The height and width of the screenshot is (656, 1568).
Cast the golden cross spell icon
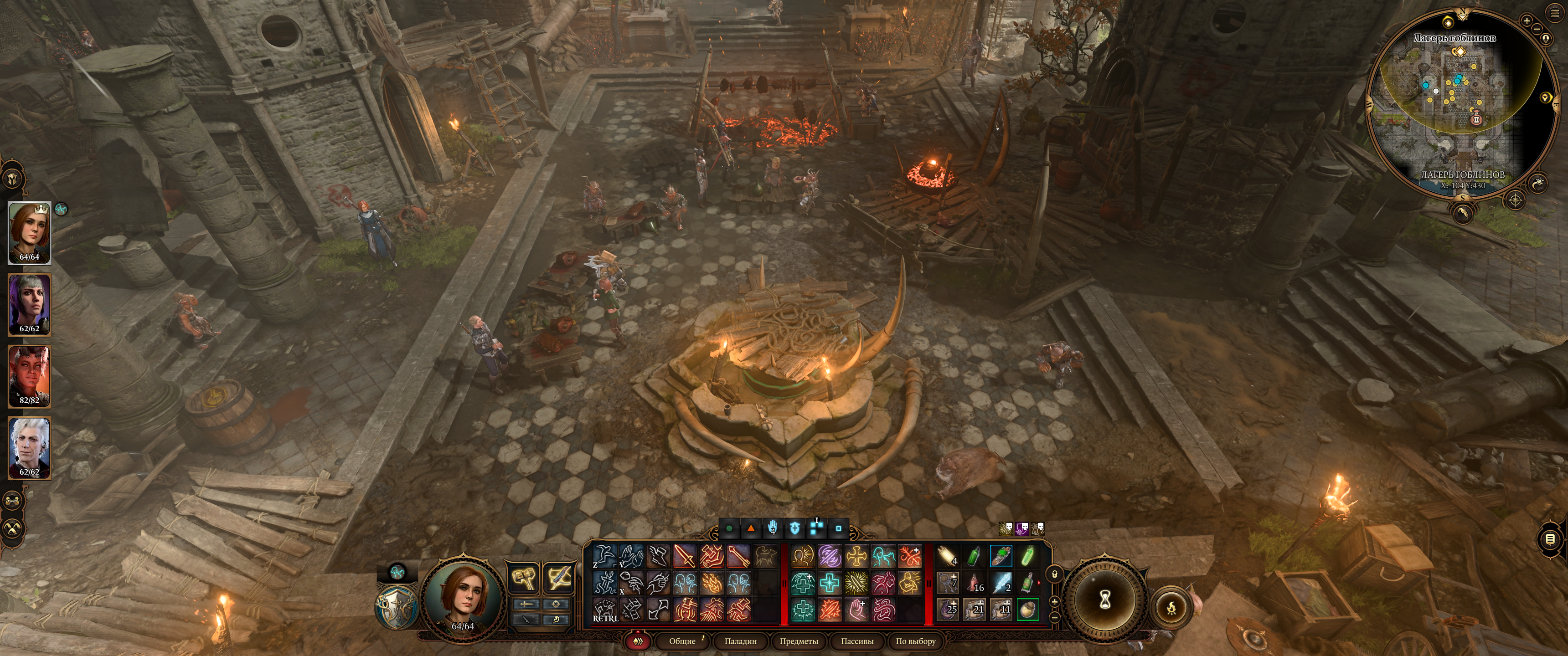pos(856,557)
